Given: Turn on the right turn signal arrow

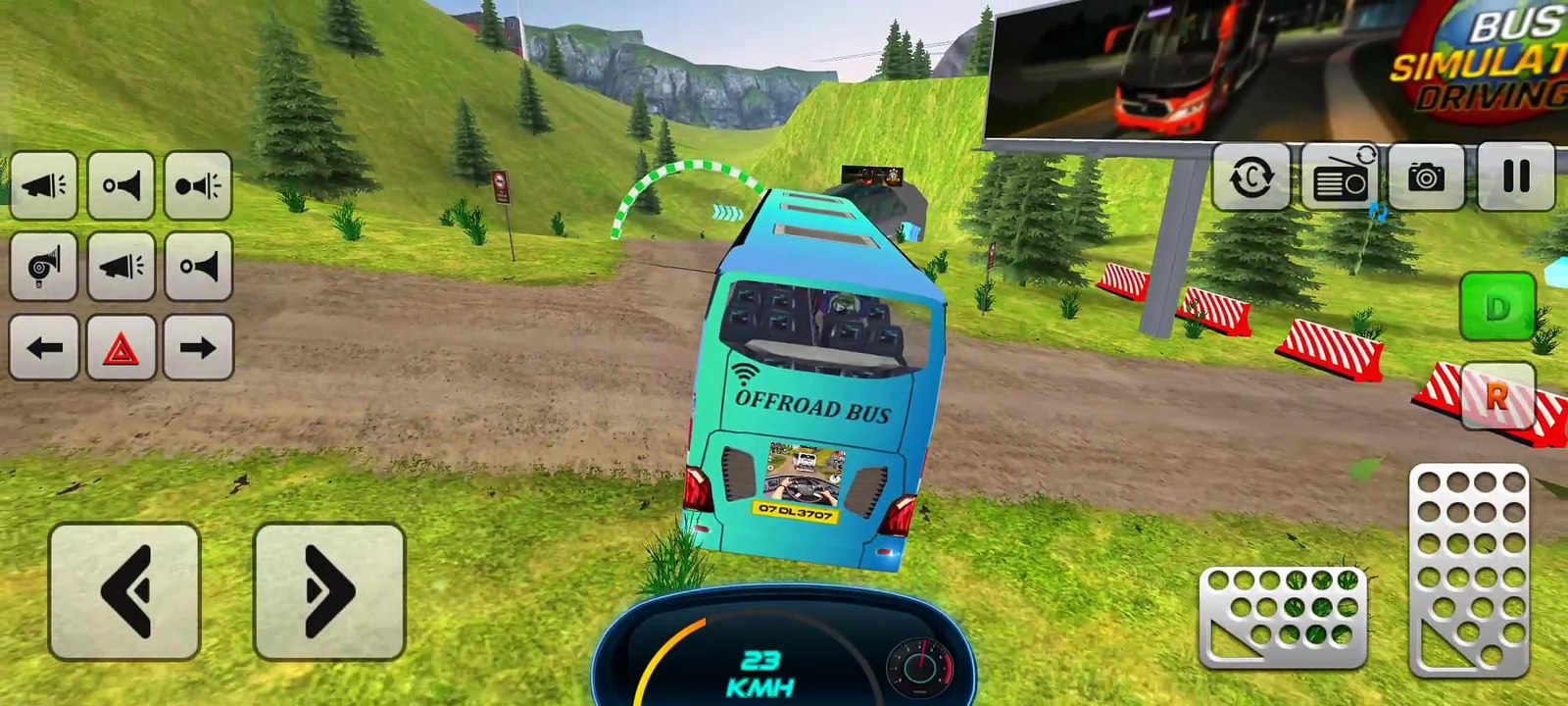Looking at the screenshot, I should [x=198, y=347].
